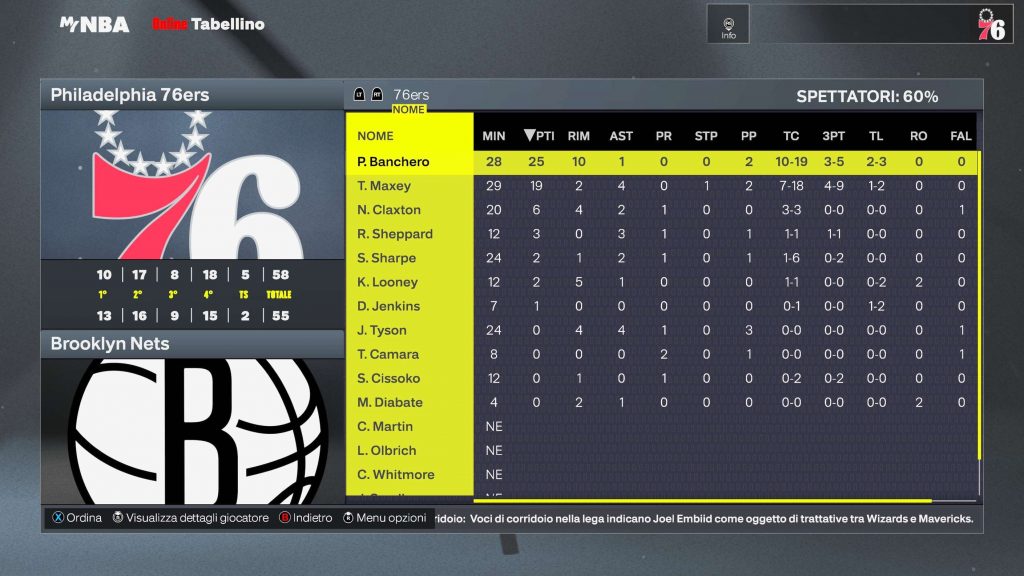Select P. Banchero's row in the box score

393,162
